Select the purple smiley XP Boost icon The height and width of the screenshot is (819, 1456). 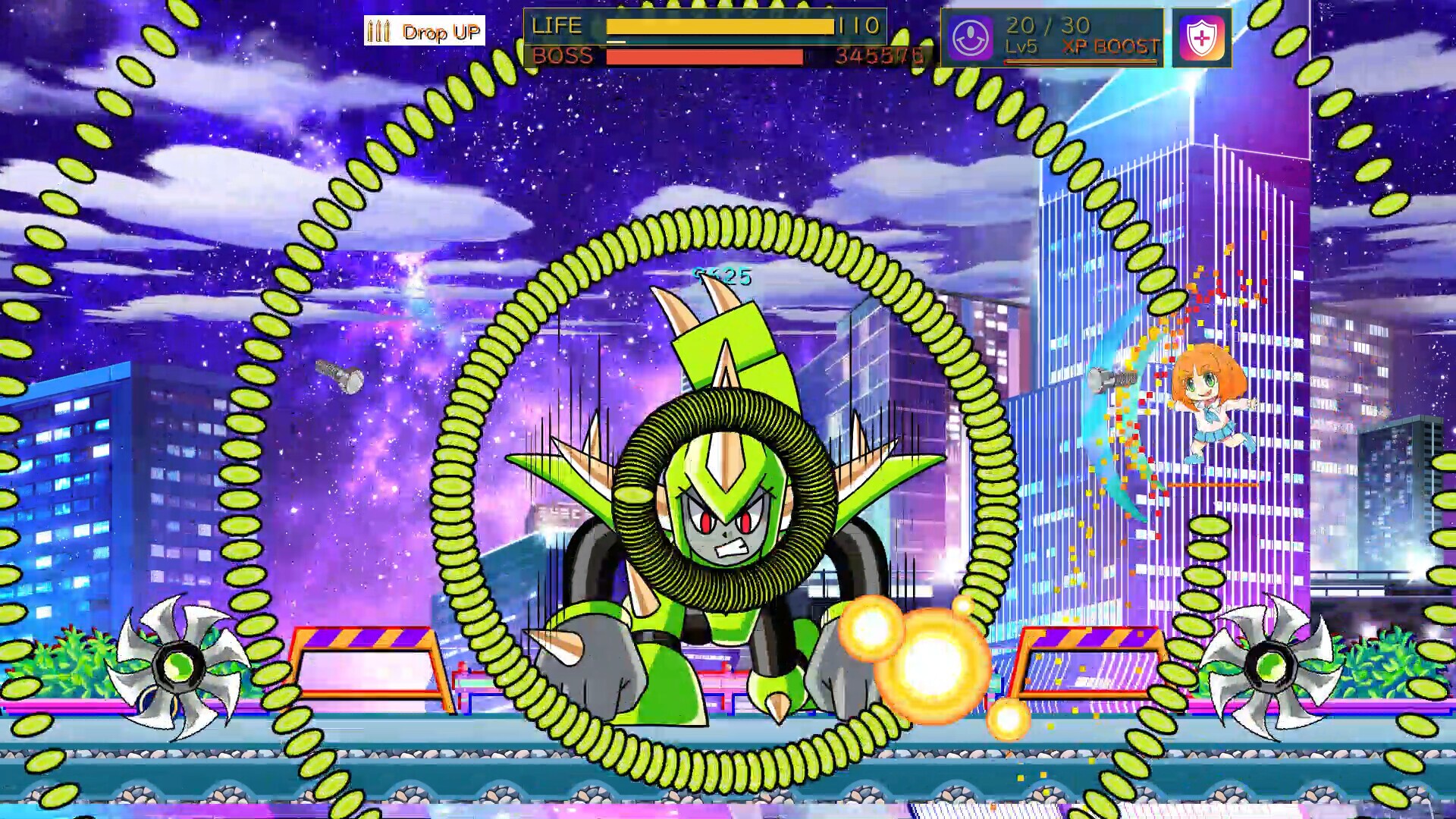971,38
